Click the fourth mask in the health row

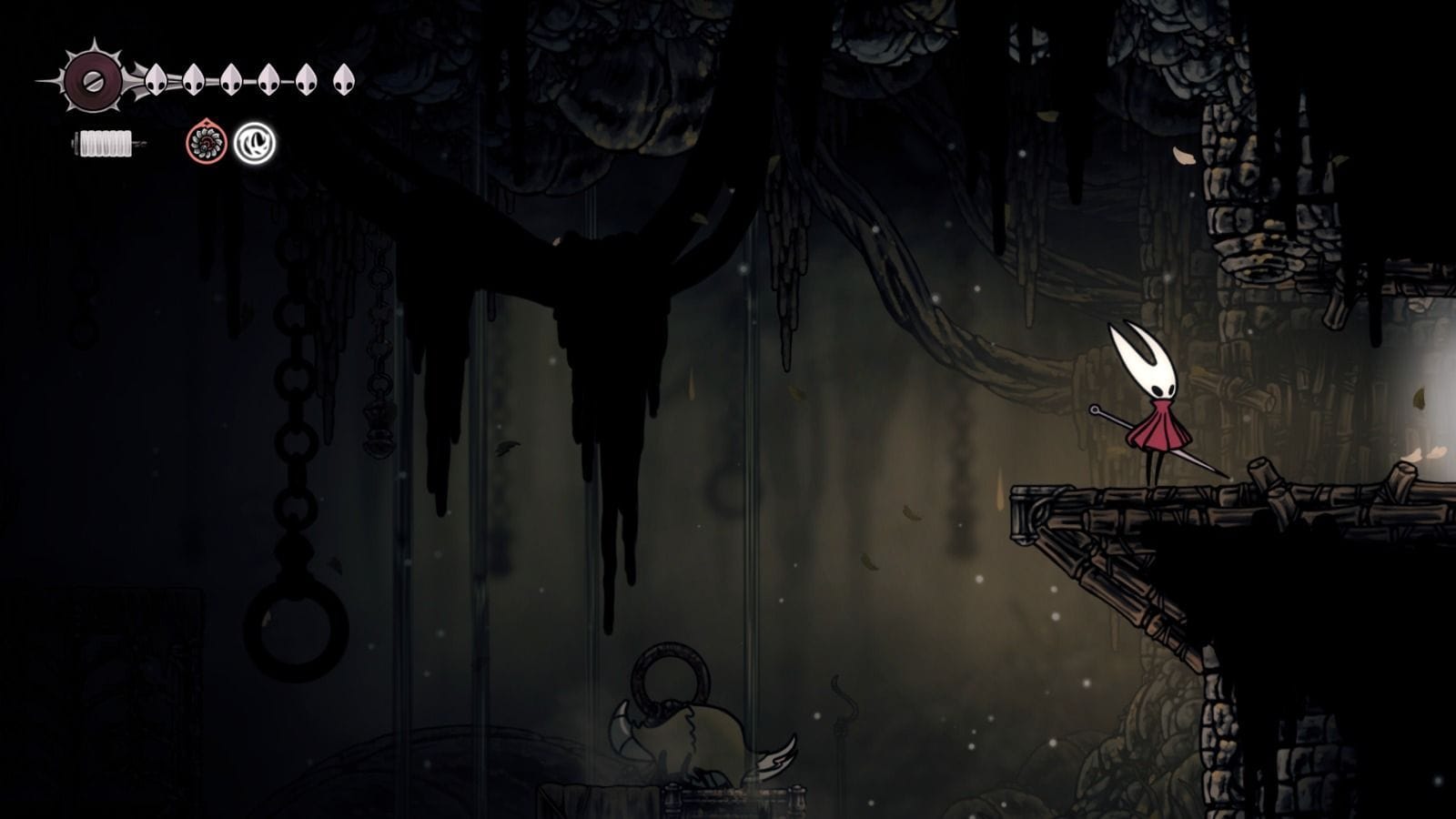click(x=268, y=80)
